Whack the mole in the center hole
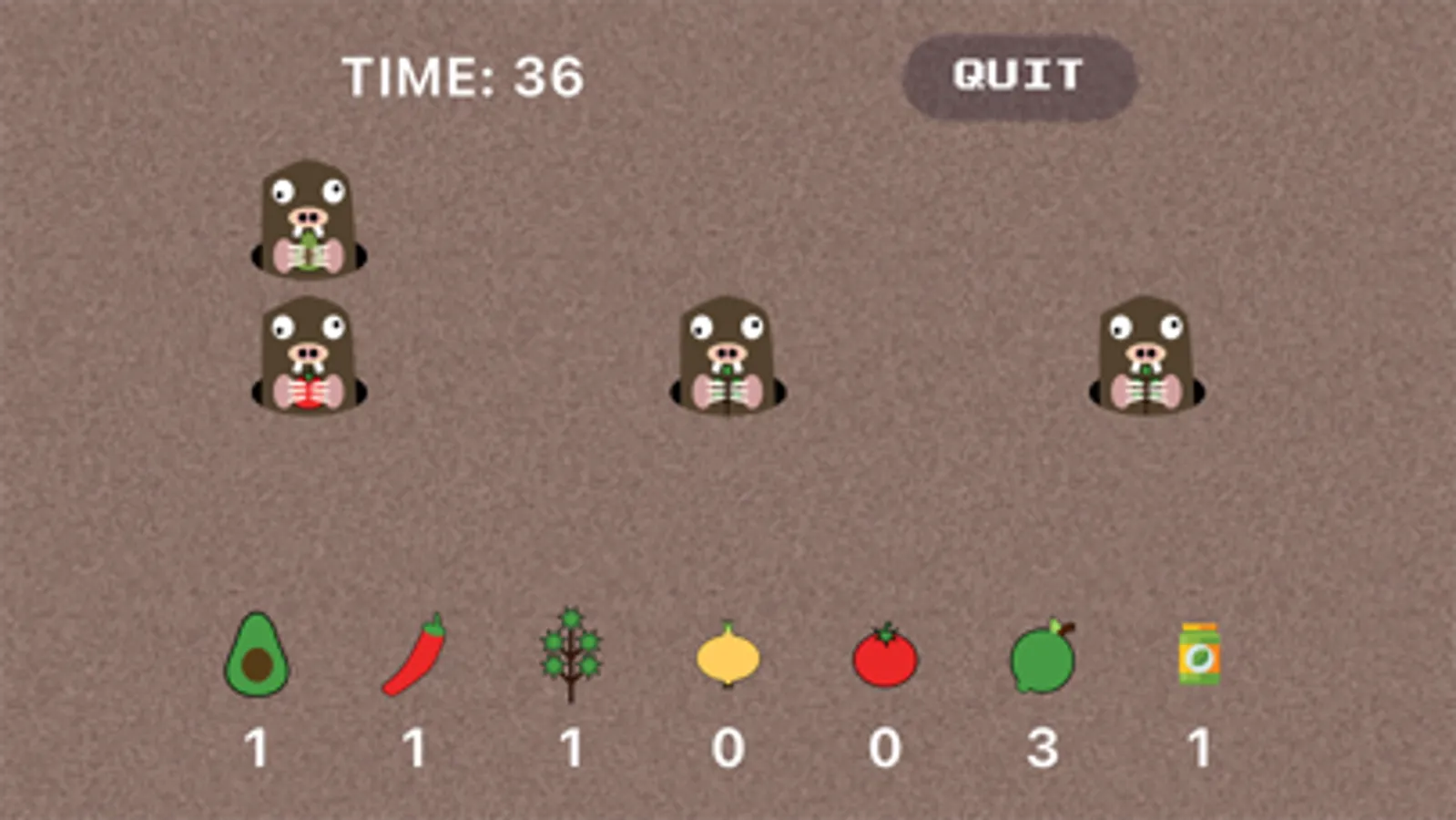1456x820 pixels. click(728, 355)
